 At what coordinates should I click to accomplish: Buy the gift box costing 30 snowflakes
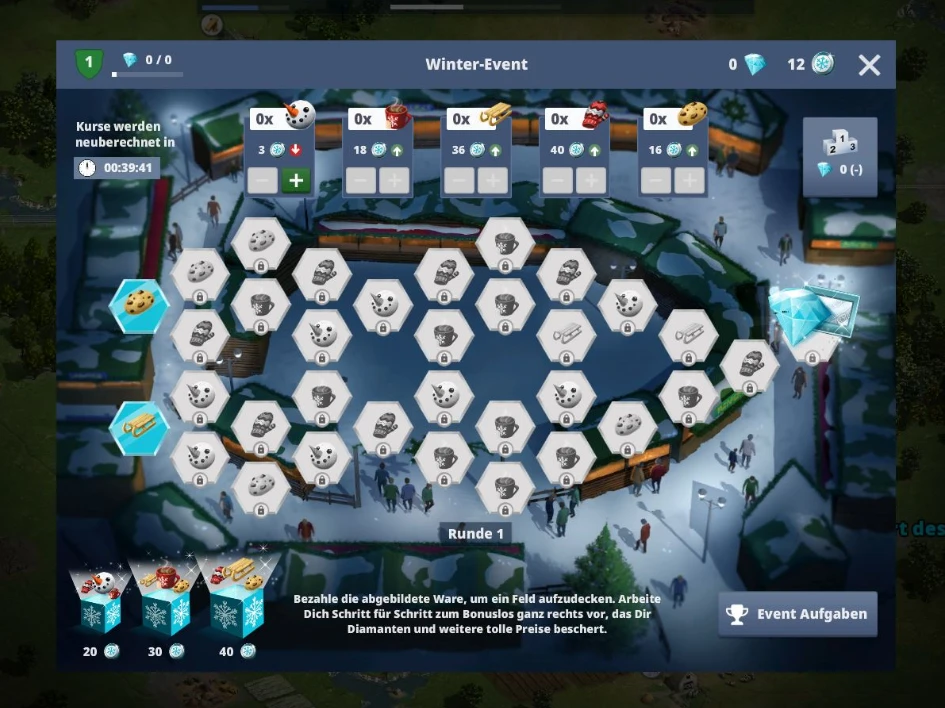click(166, 603)
